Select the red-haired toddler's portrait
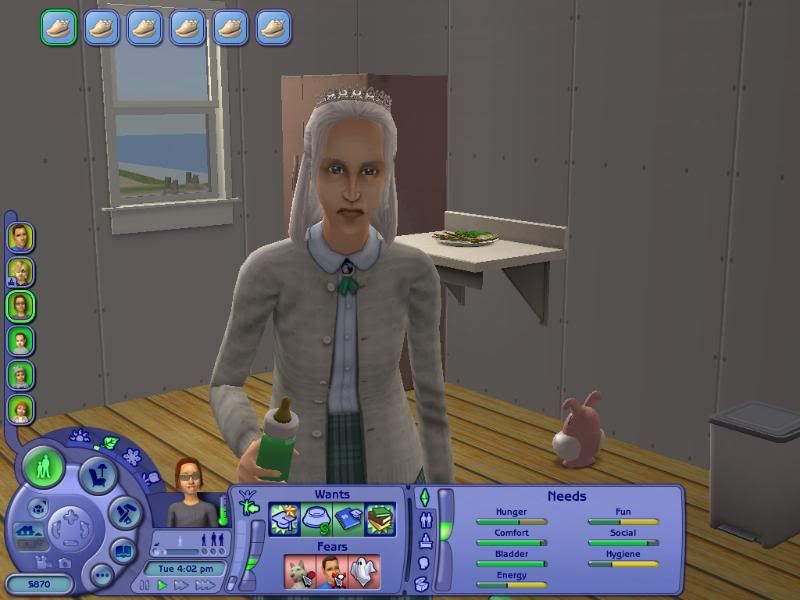 (20, 409)
